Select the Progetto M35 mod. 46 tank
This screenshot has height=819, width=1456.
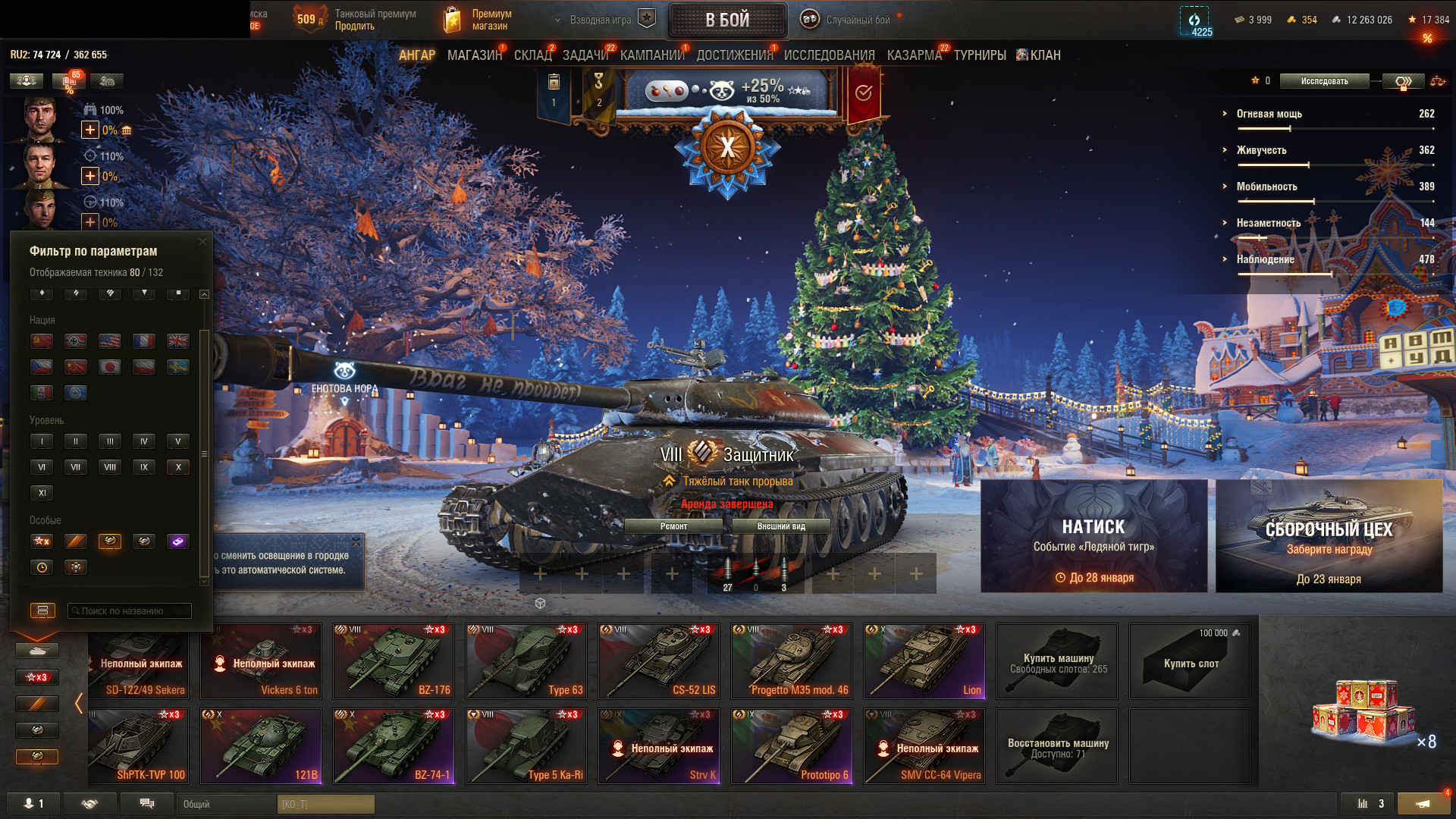tap(792, 661)
